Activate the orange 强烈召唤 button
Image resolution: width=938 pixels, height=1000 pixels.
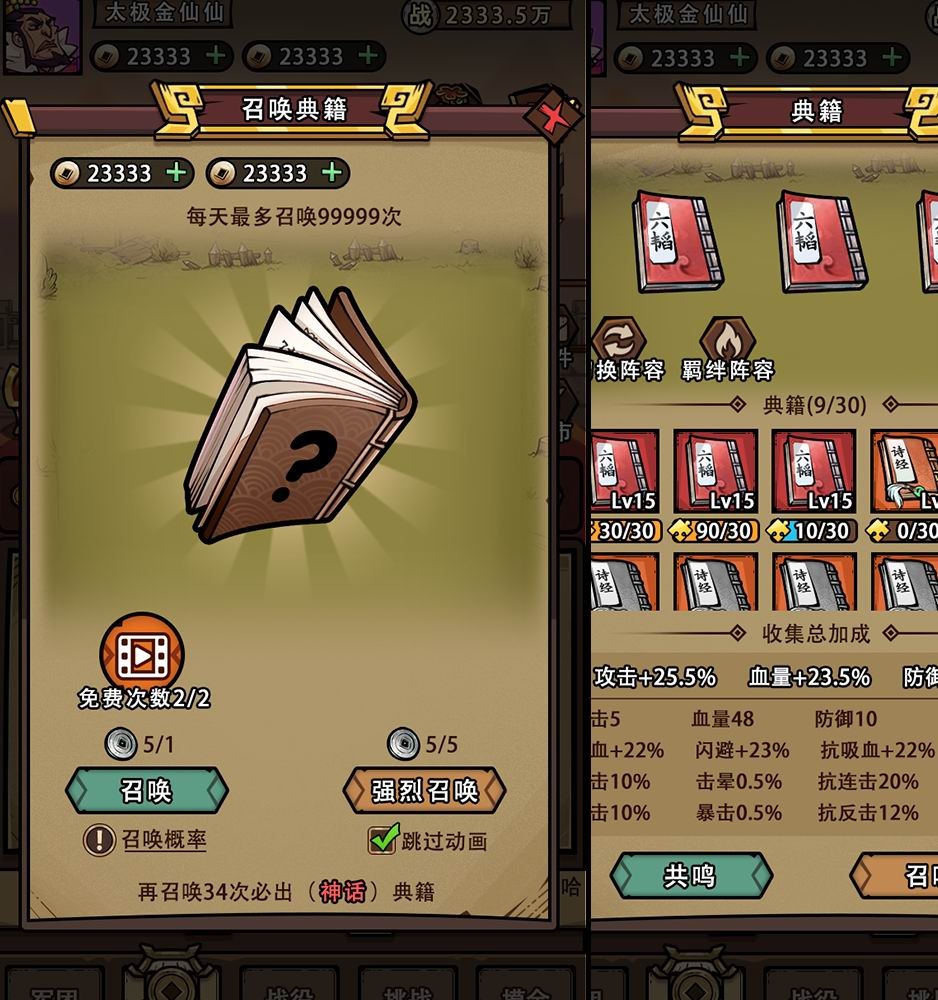click(425, 791)
